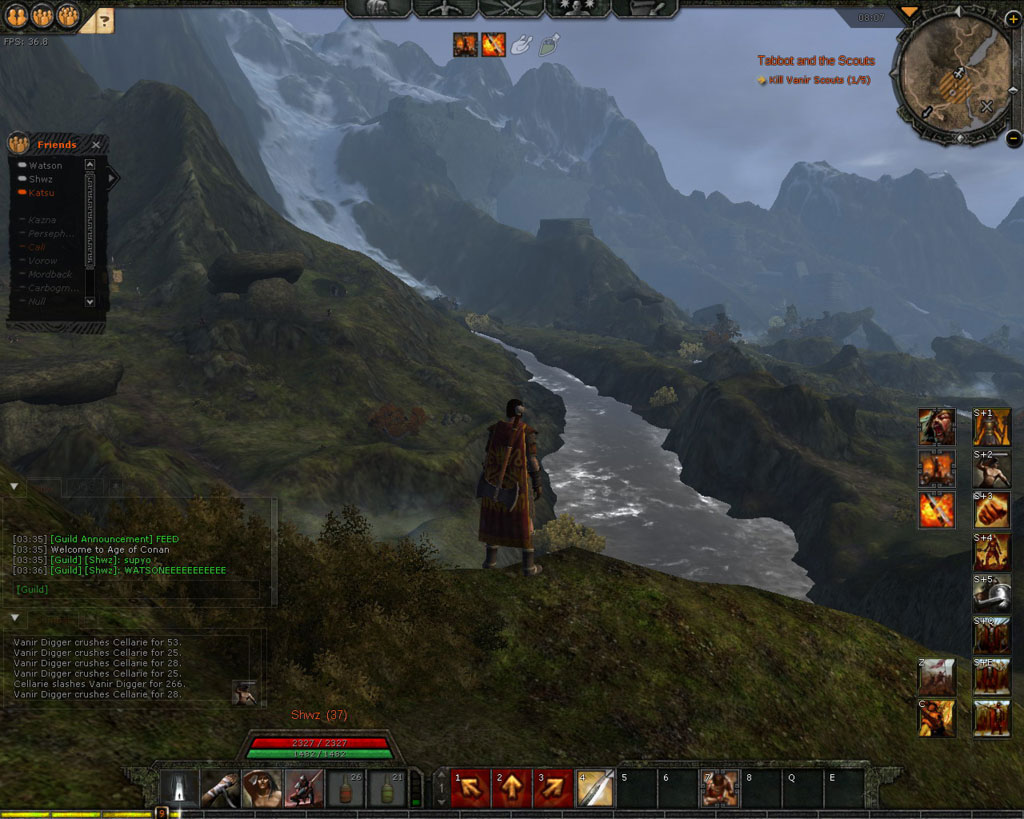Select Katsu in the Friends list
1024x819 pixels.
tap(41, 193)
